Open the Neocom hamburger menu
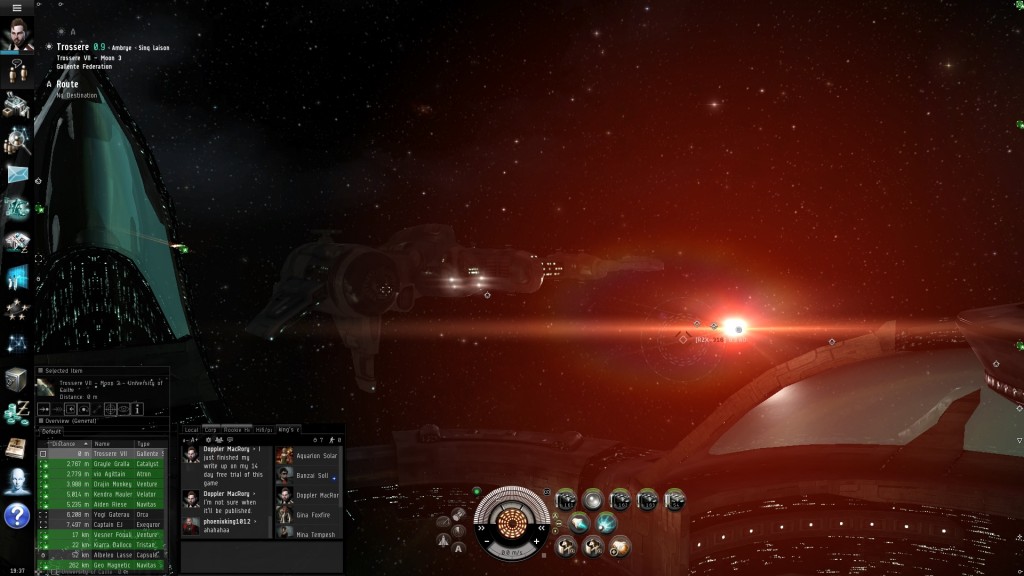This screenshot has height=576, width=1024. [x=16, y=8]
